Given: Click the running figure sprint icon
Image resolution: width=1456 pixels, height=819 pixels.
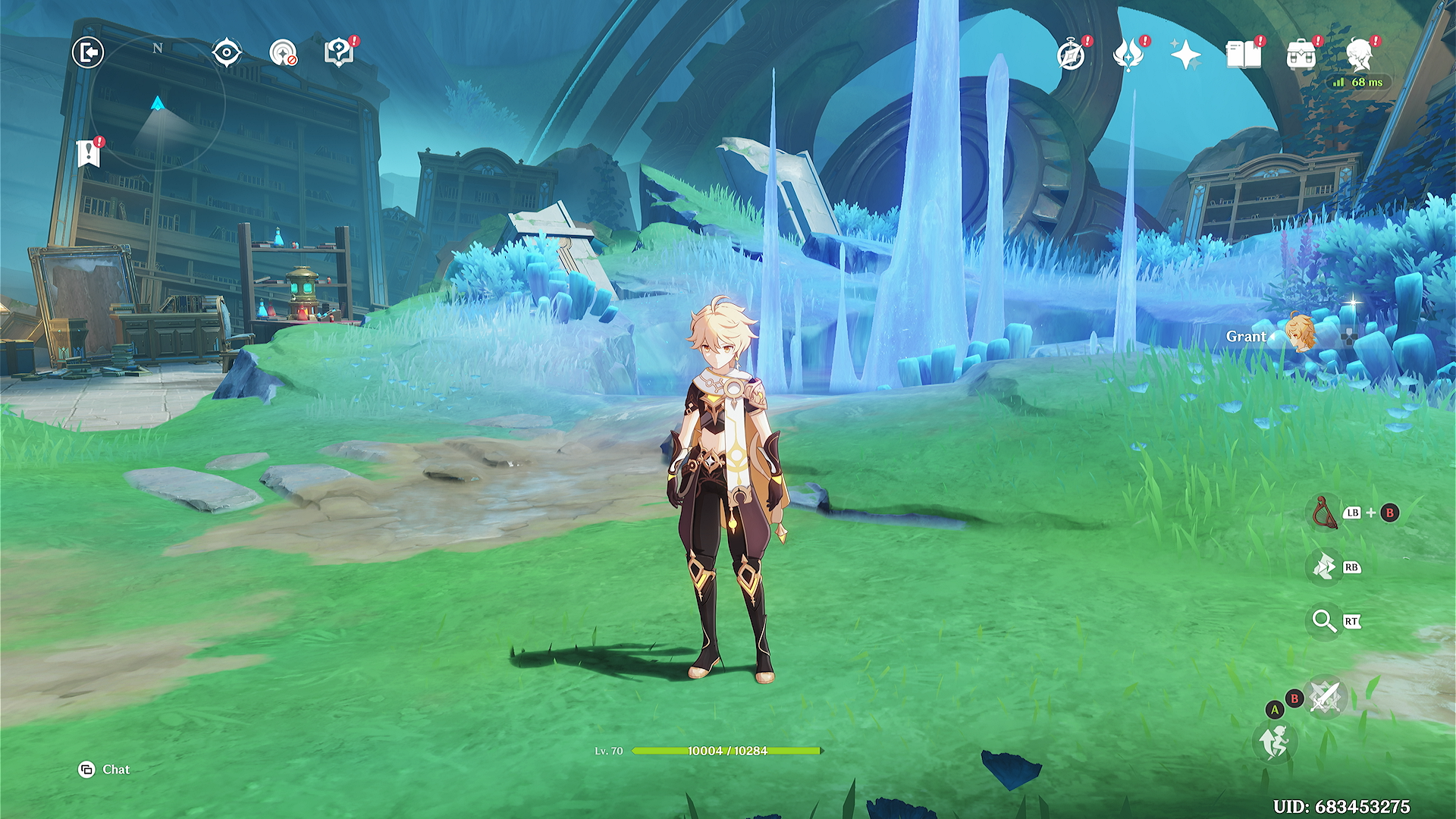Looking at the screenshot, I should point(1275,741).
